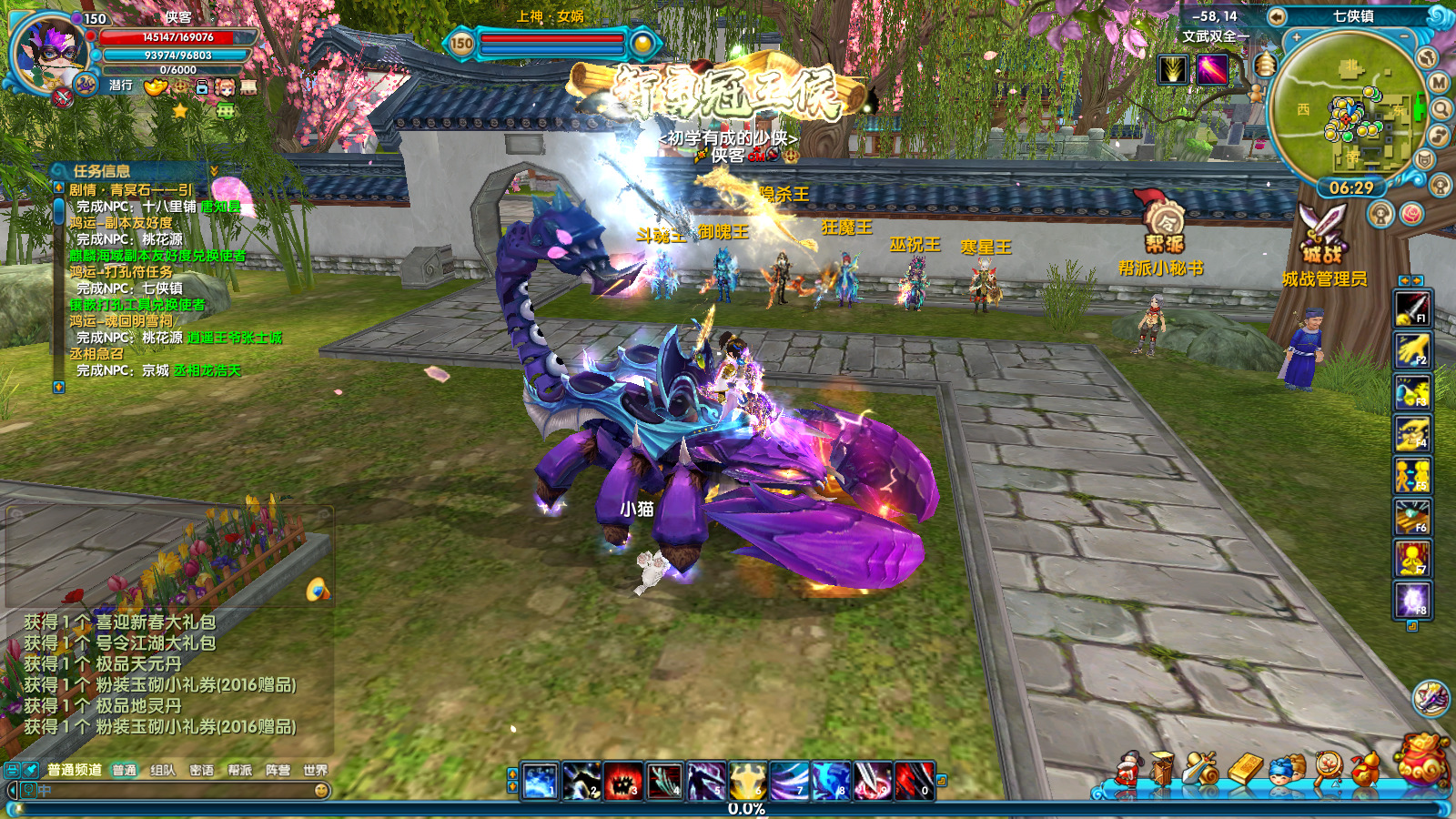The height and width of the screenshot is (819, 1456).
Task: Switch chat to the 世界 channel tab
Action: pyautogui.click(x=316, y=770)
